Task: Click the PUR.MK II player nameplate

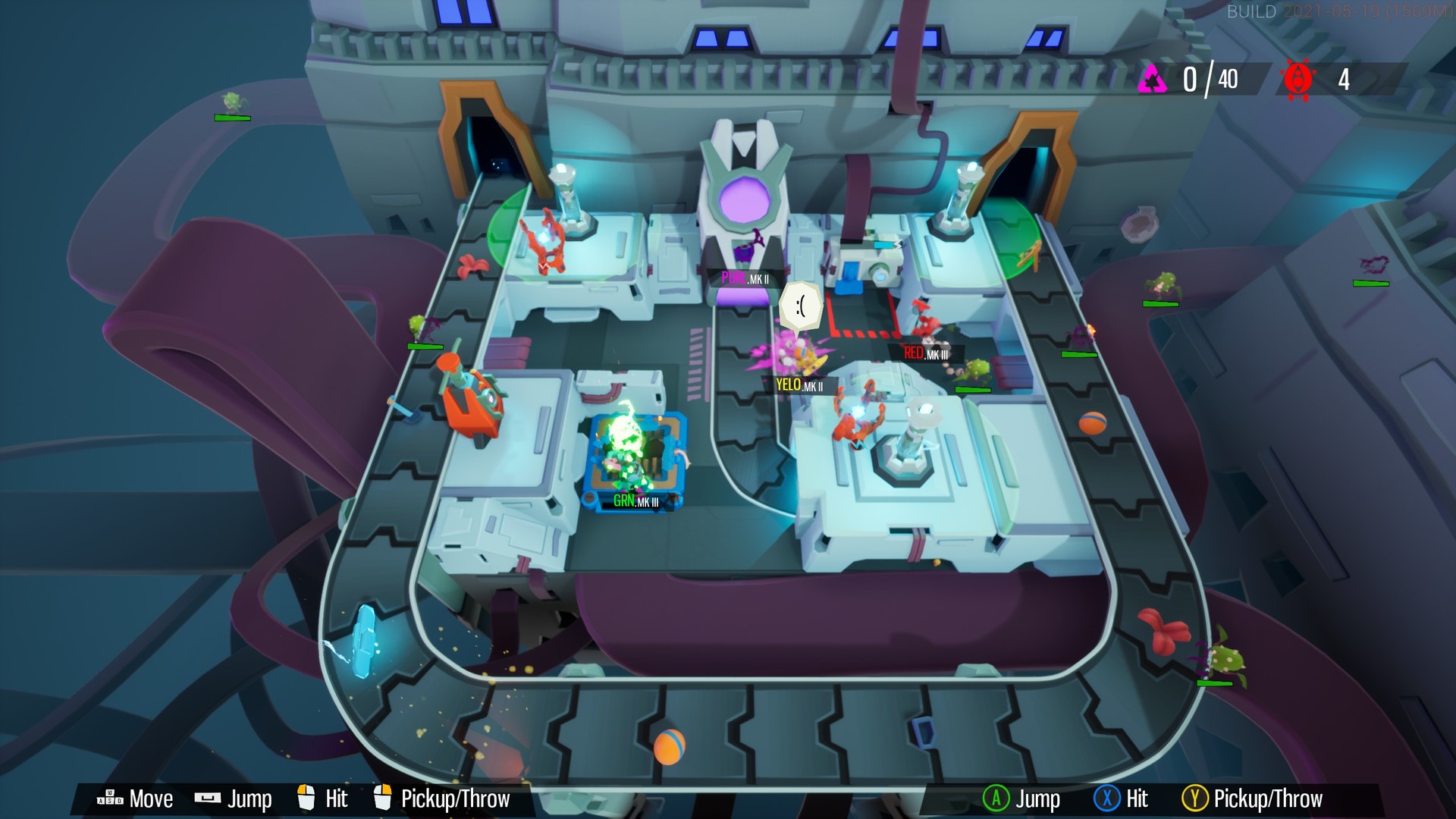Action: [747, 279]
